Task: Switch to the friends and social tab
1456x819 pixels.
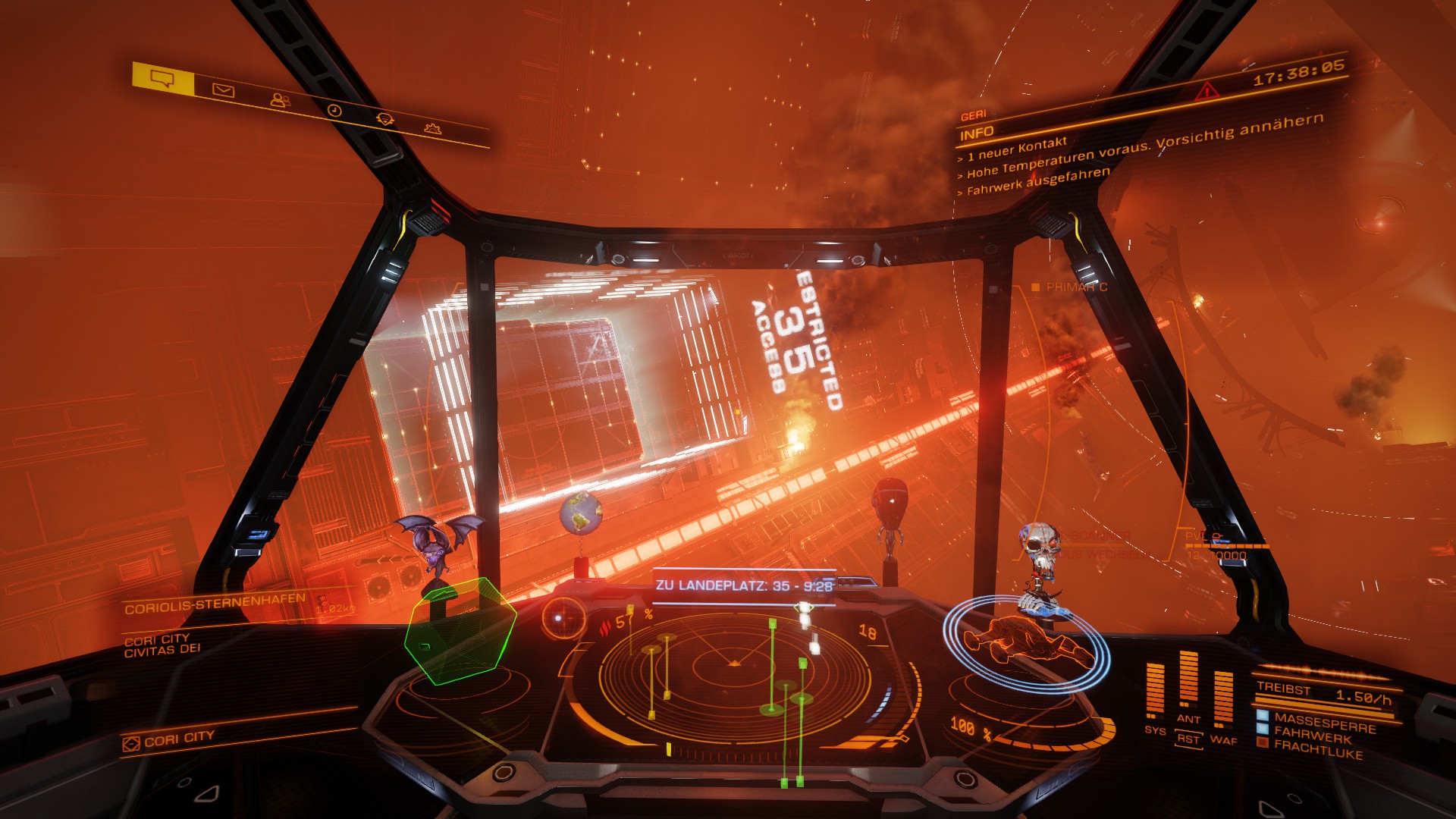Action: pyautogui.click(x=280, y=99)
